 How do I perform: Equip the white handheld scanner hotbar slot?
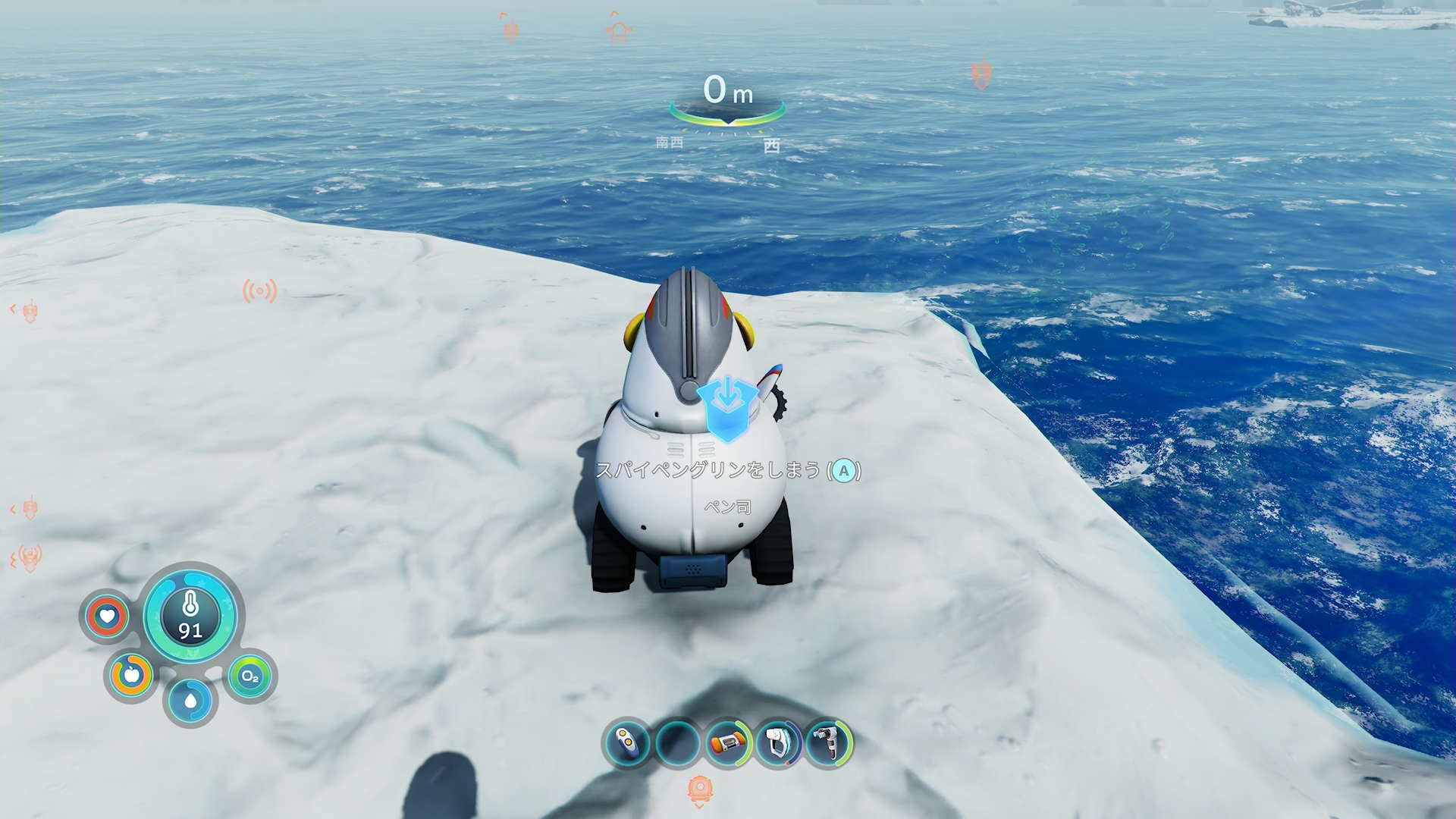[778, 743]
